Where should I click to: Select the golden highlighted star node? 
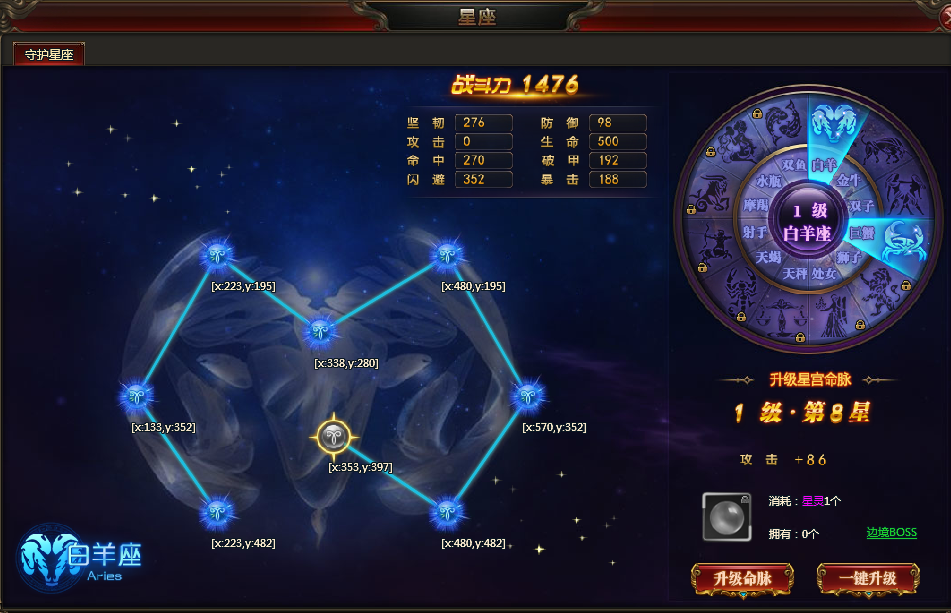[x=332, y=435]
